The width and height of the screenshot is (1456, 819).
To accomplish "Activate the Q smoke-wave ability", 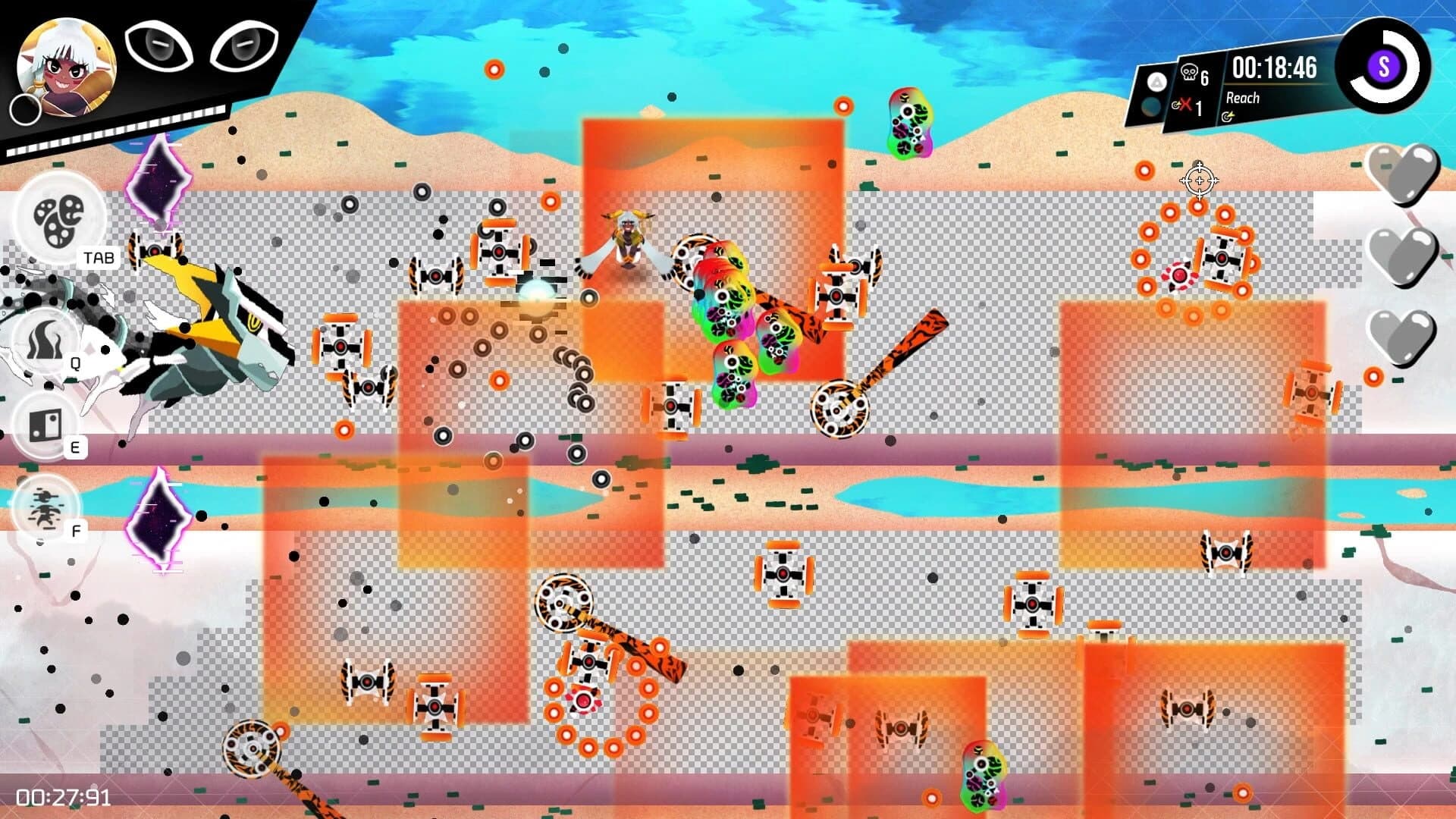I will click(x=45, y=338).
